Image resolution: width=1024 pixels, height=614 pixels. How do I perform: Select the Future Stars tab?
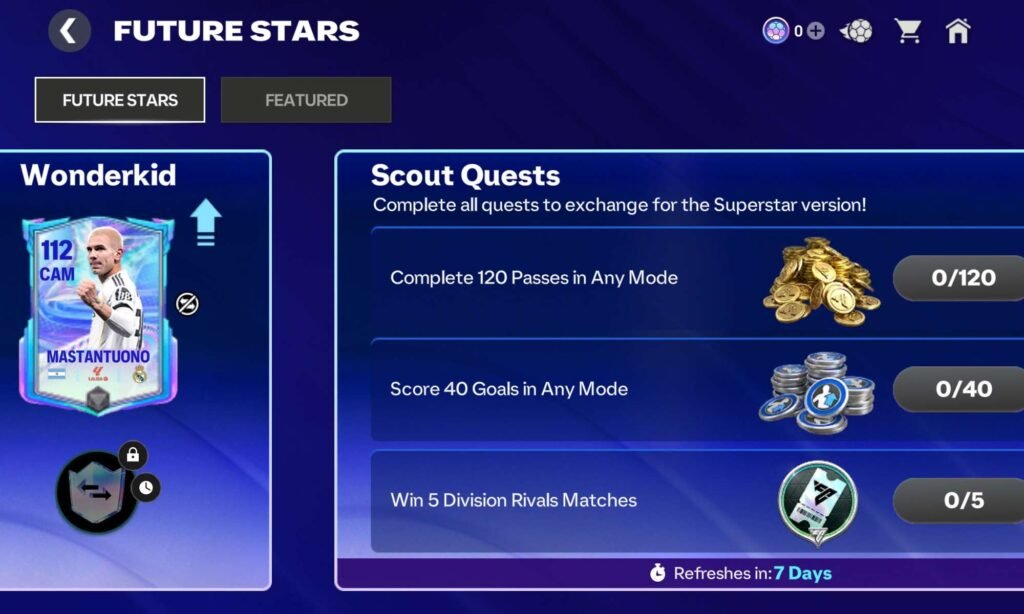pyautogui.click(x=120, y=100)
